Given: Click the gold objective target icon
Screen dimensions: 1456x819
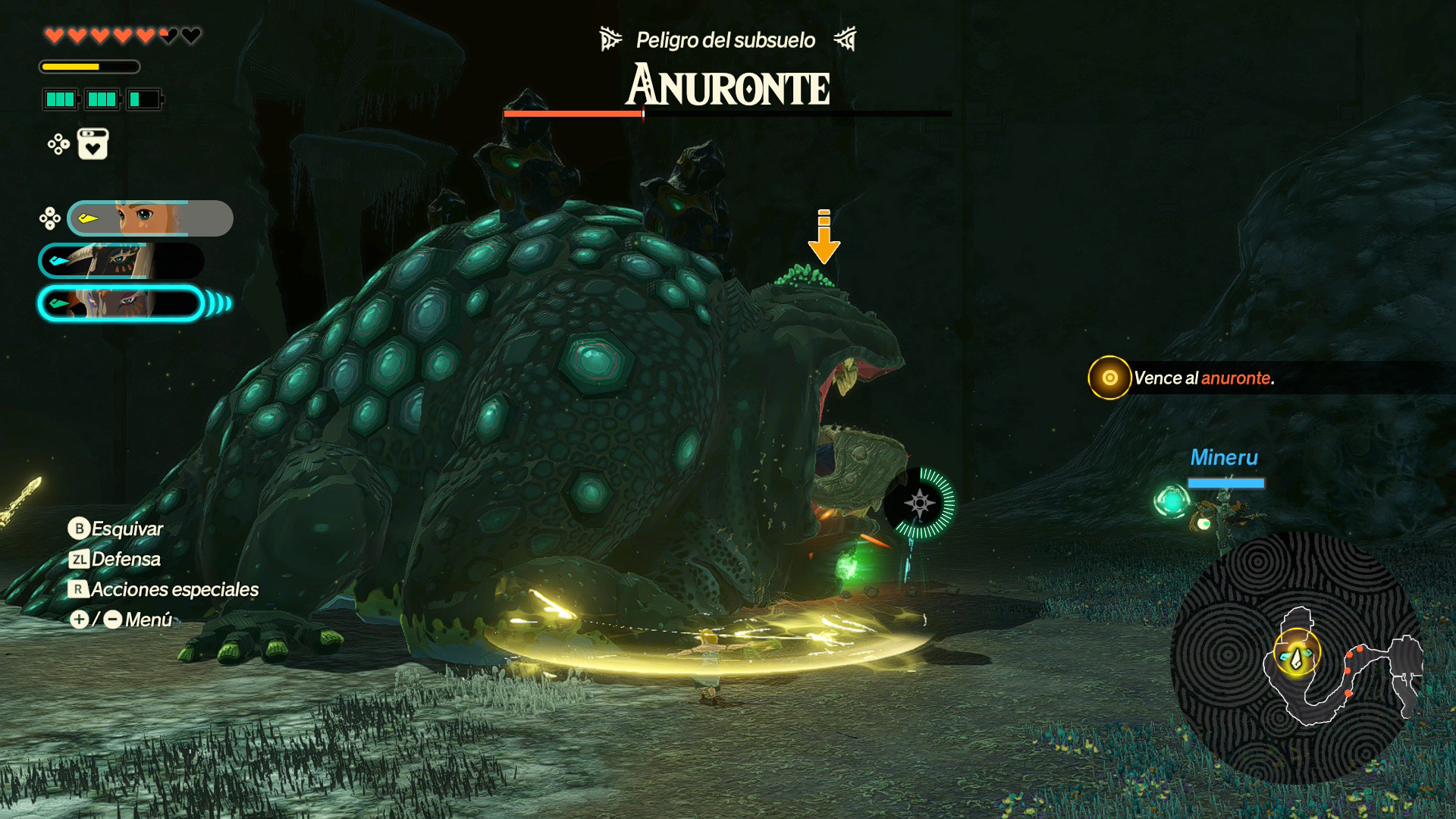Looking at the screenshot, I should pyautogui.click(x=1109, y=378).
